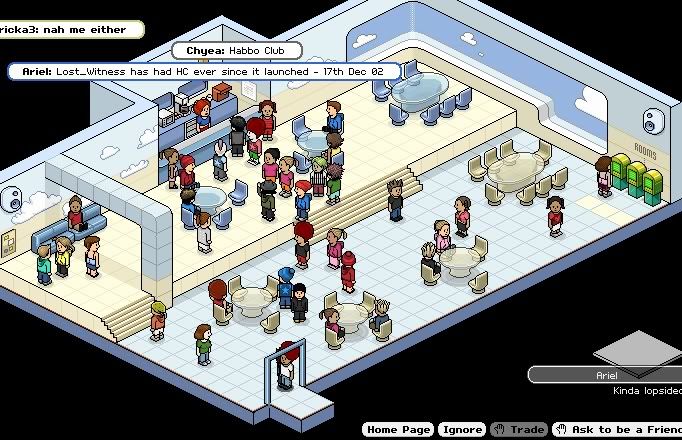Click the Trade button
Screen dimensions: 682x440
(x=519, y=429)
